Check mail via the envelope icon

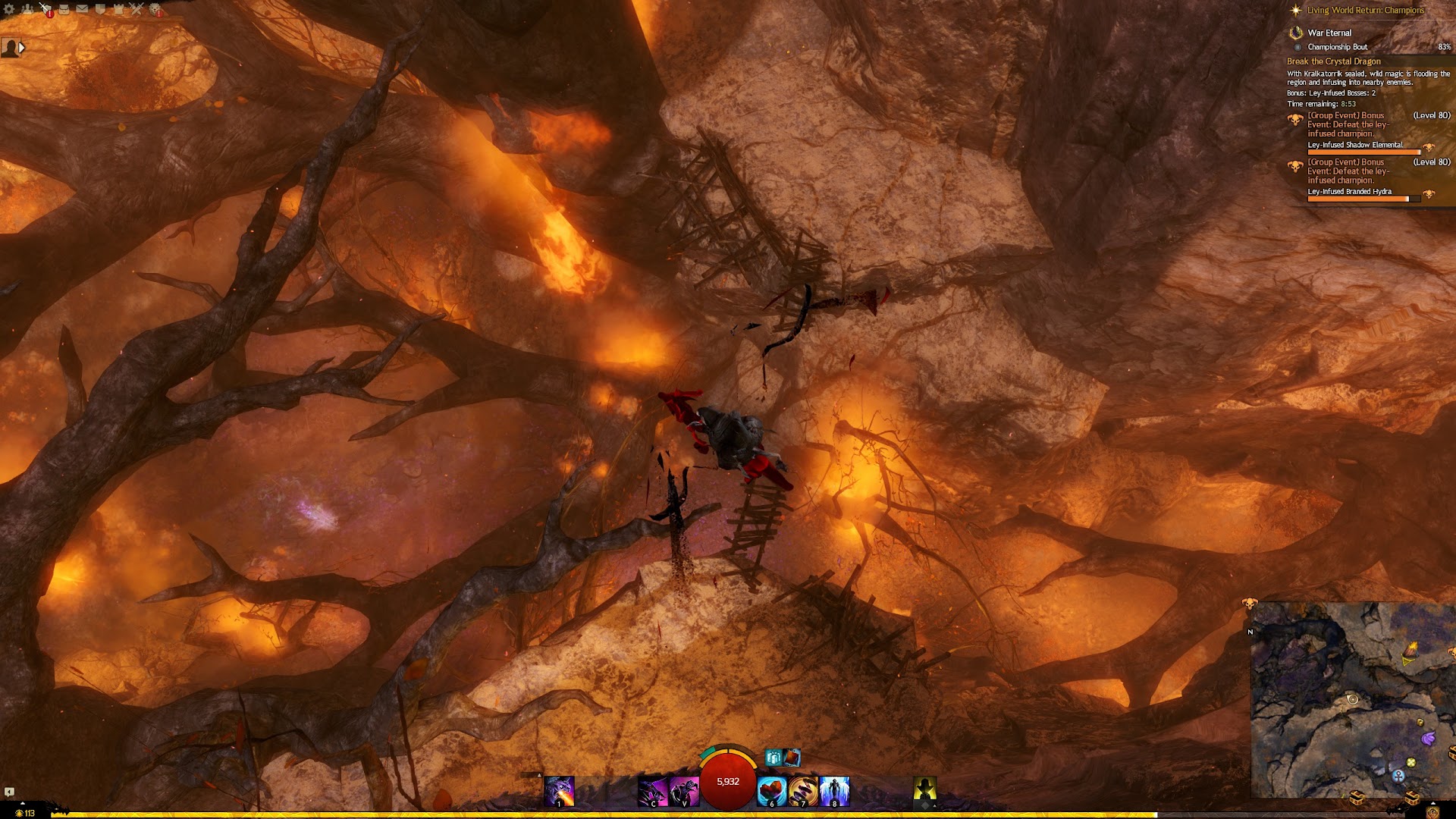[x=82, y=9]
